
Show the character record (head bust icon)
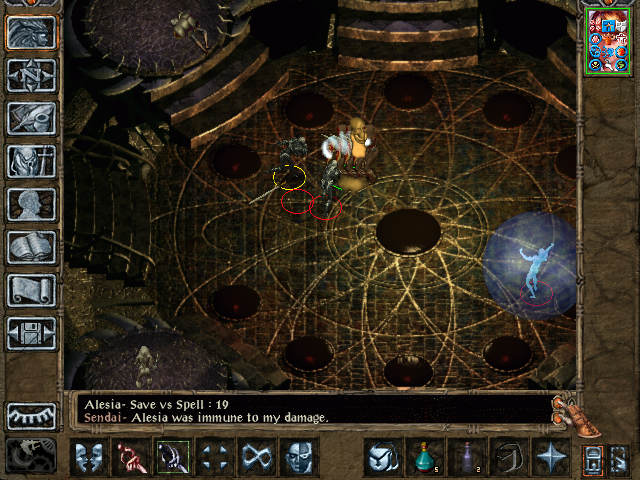(x=31, y=204)
